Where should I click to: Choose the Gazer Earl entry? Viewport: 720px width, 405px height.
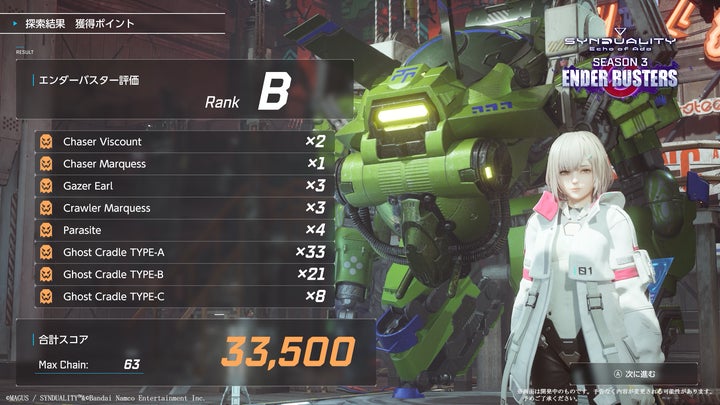(x=185, y=186)
